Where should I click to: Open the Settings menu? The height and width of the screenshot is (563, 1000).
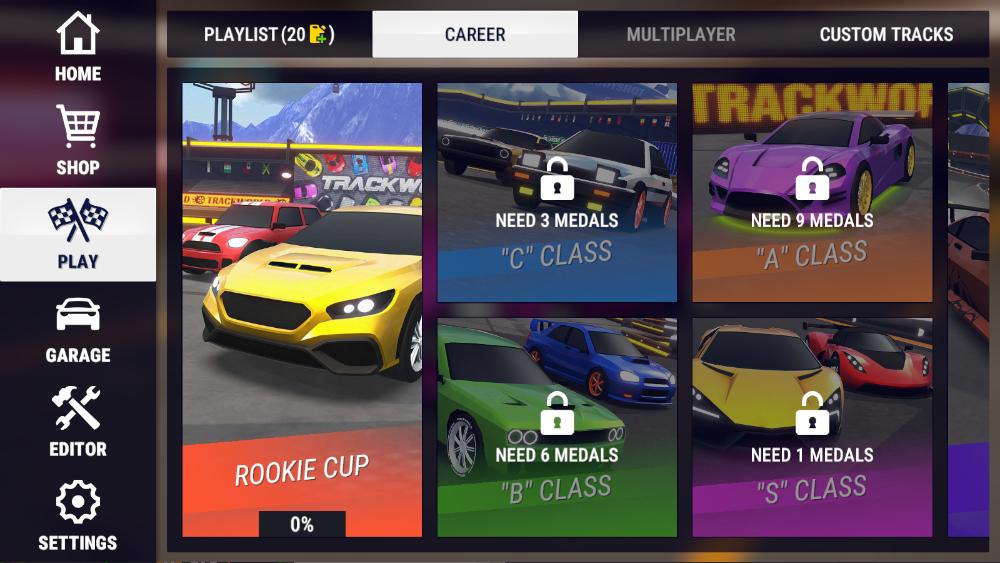(x=78, y=516)
